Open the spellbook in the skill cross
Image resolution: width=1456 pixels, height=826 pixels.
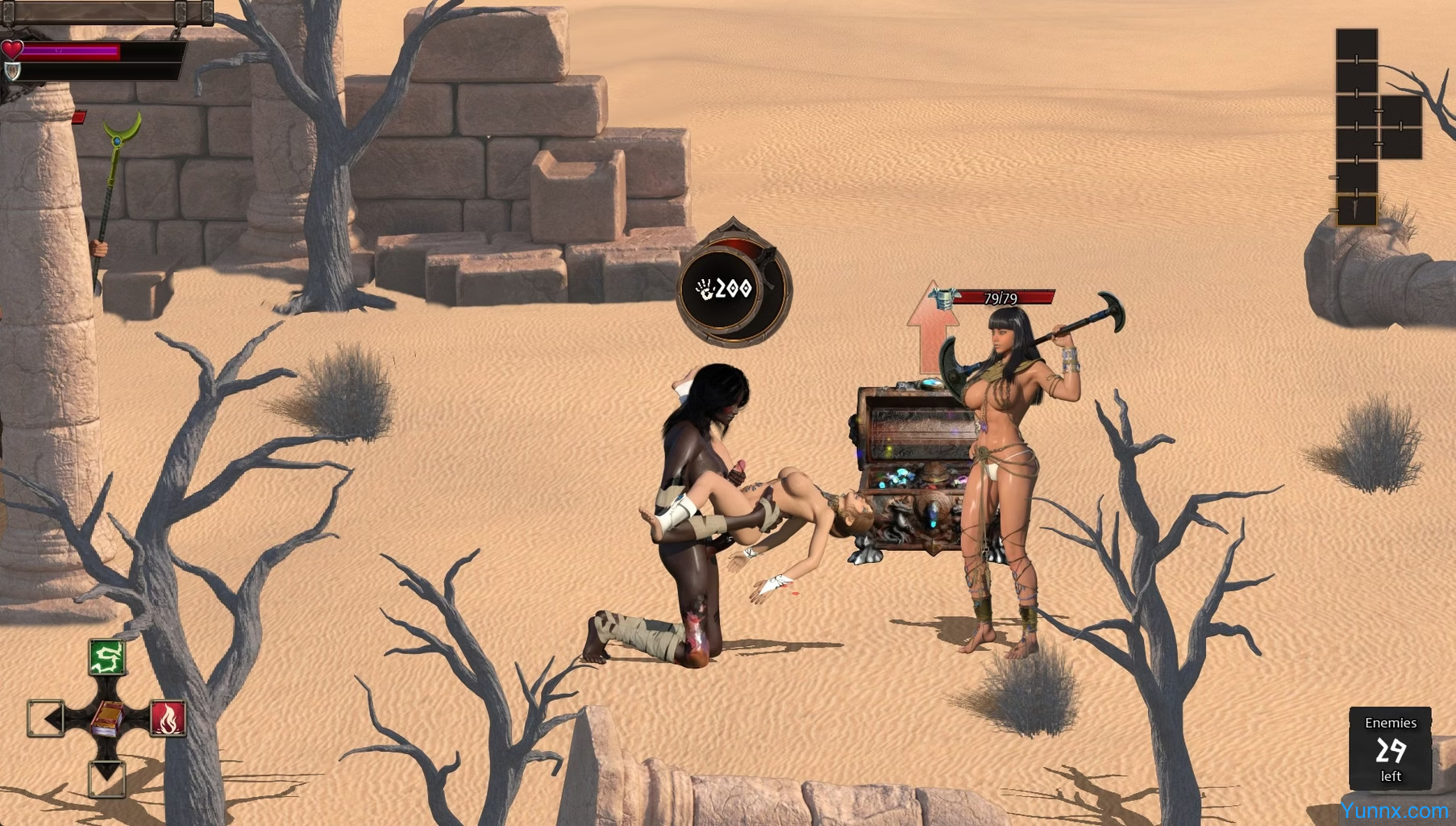click(107, 718)
